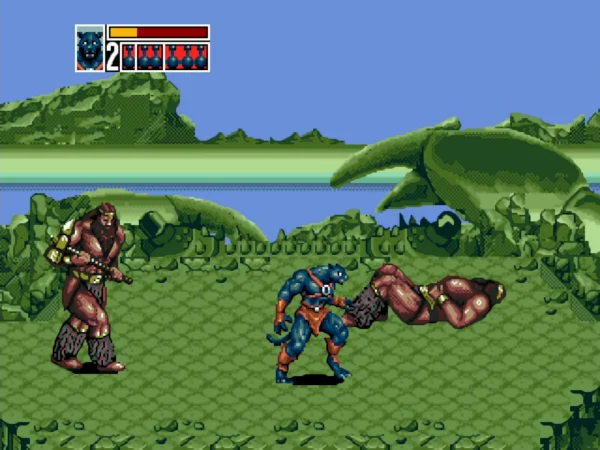Select the single magic potion box
Viewport: 600px width, 450px height.
[128, 57]
